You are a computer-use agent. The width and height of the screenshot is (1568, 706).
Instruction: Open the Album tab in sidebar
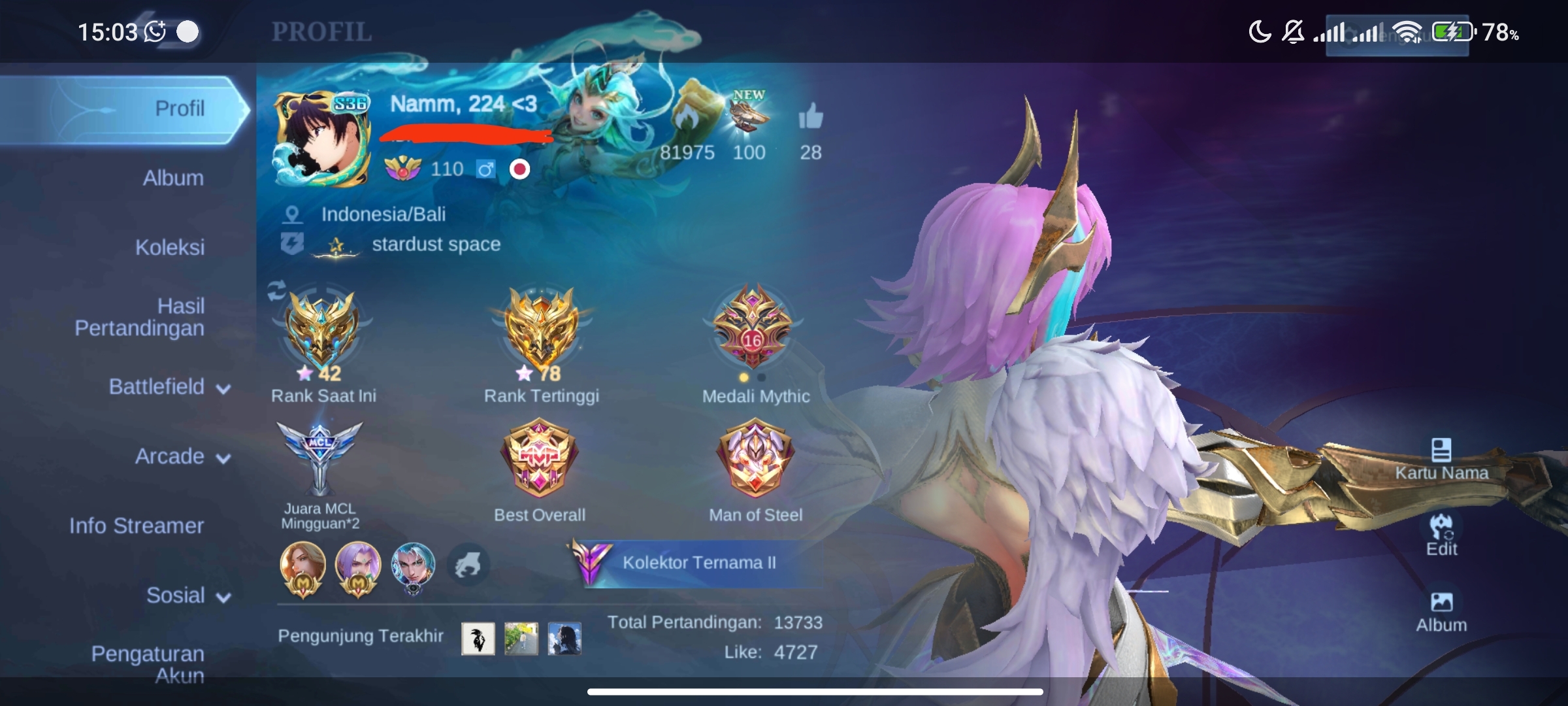173,178
